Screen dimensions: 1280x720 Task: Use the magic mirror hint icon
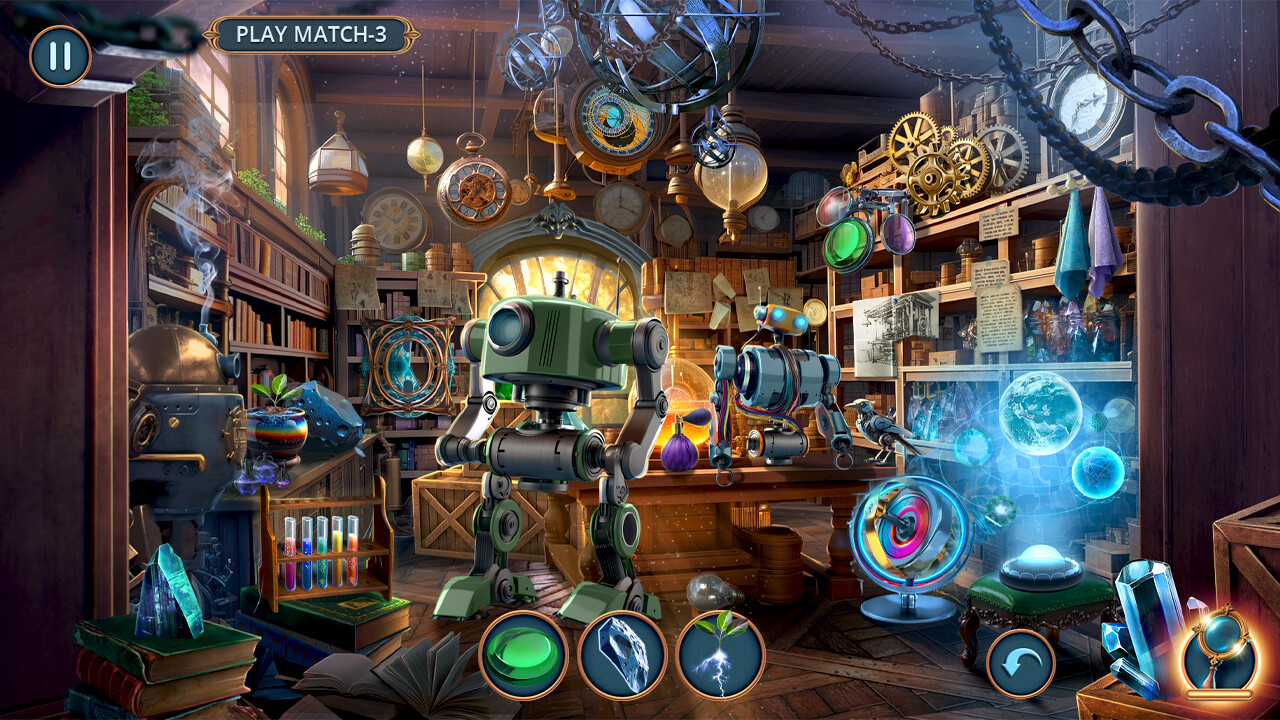coord(1219,650)
